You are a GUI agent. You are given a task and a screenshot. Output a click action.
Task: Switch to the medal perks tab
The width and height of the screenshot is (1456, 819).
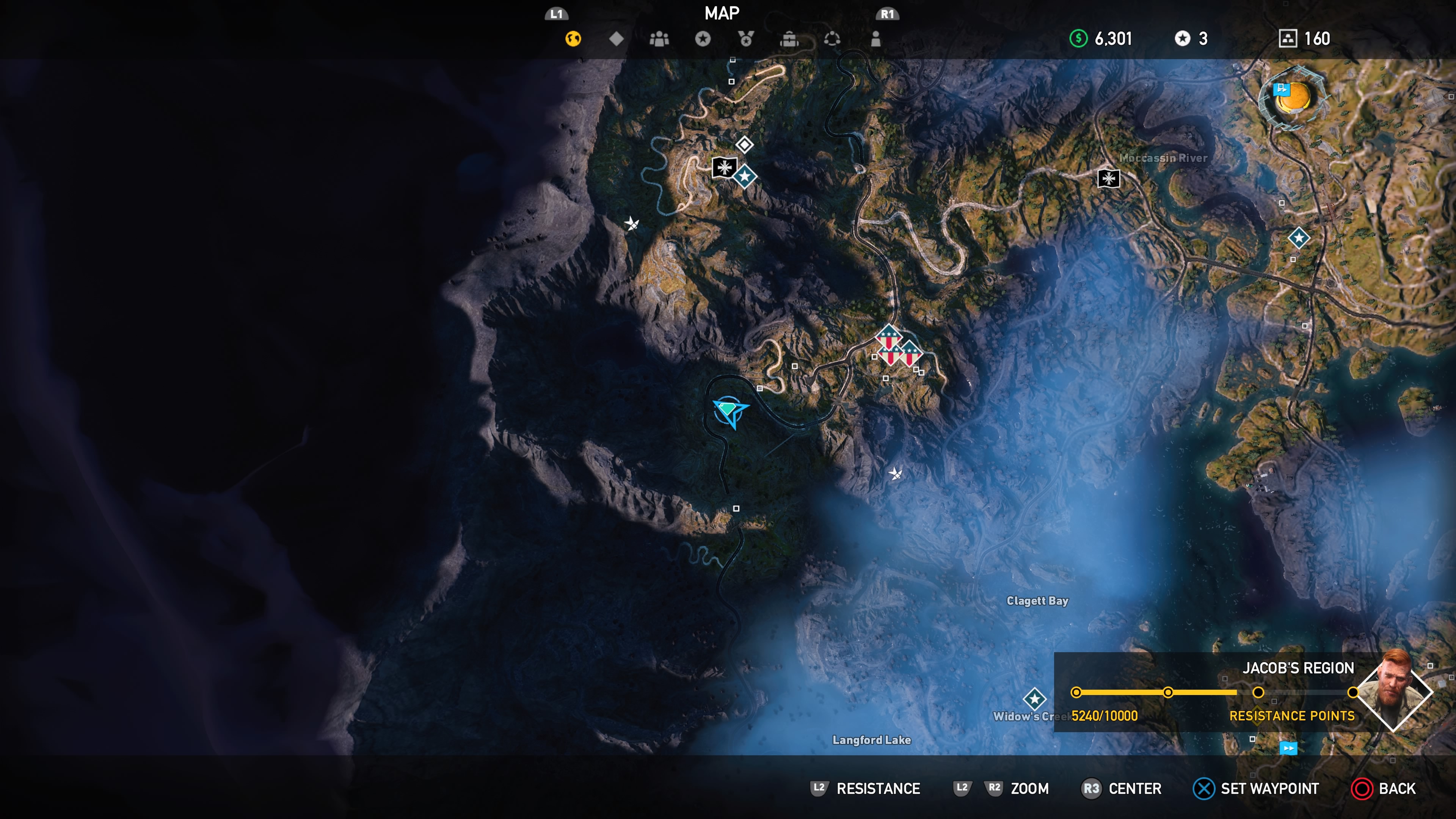(745, 38)
